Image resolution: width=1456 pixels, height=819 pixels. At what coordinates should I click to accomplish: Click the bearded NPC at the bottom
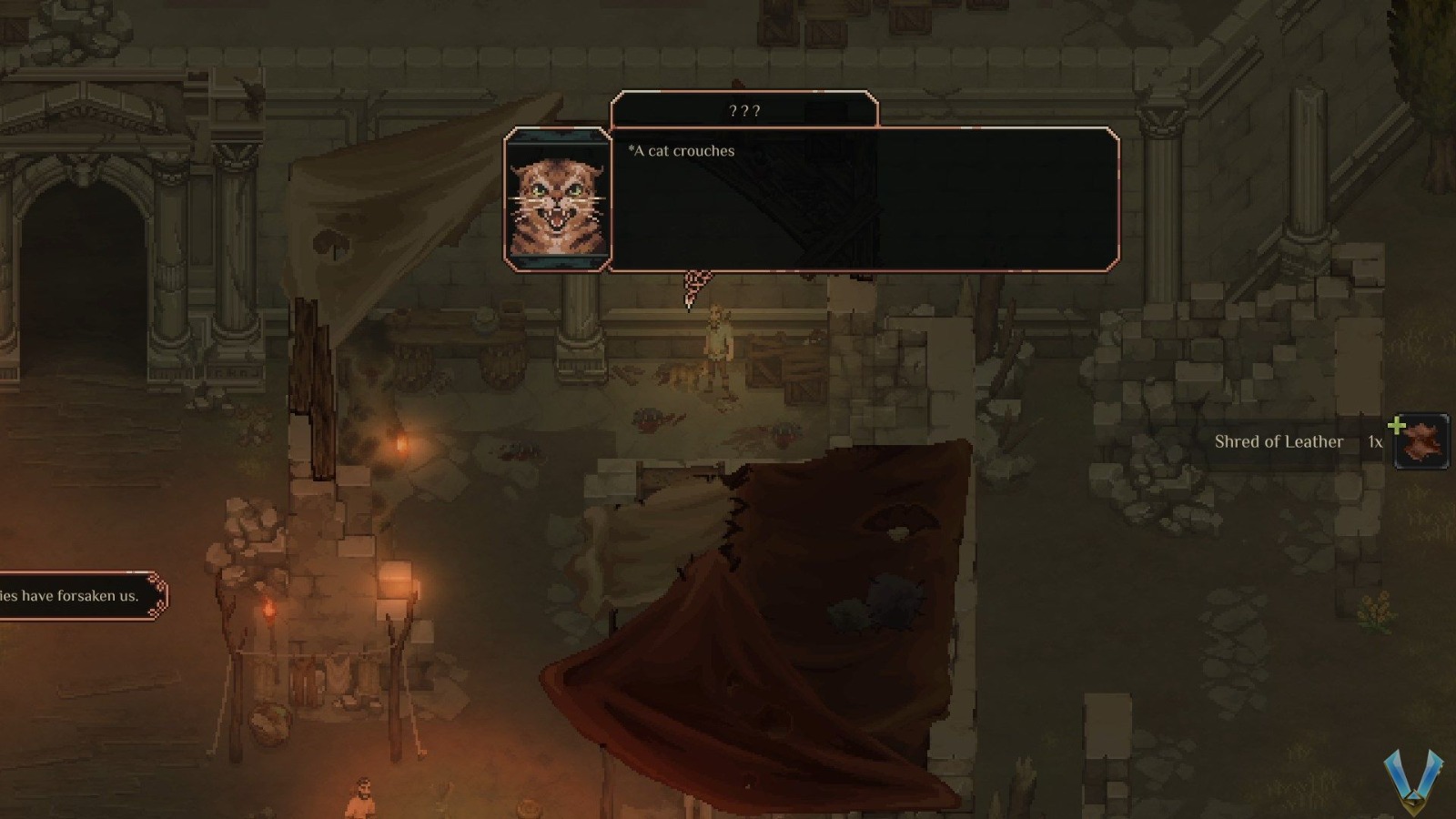click(x=364, y=796)
